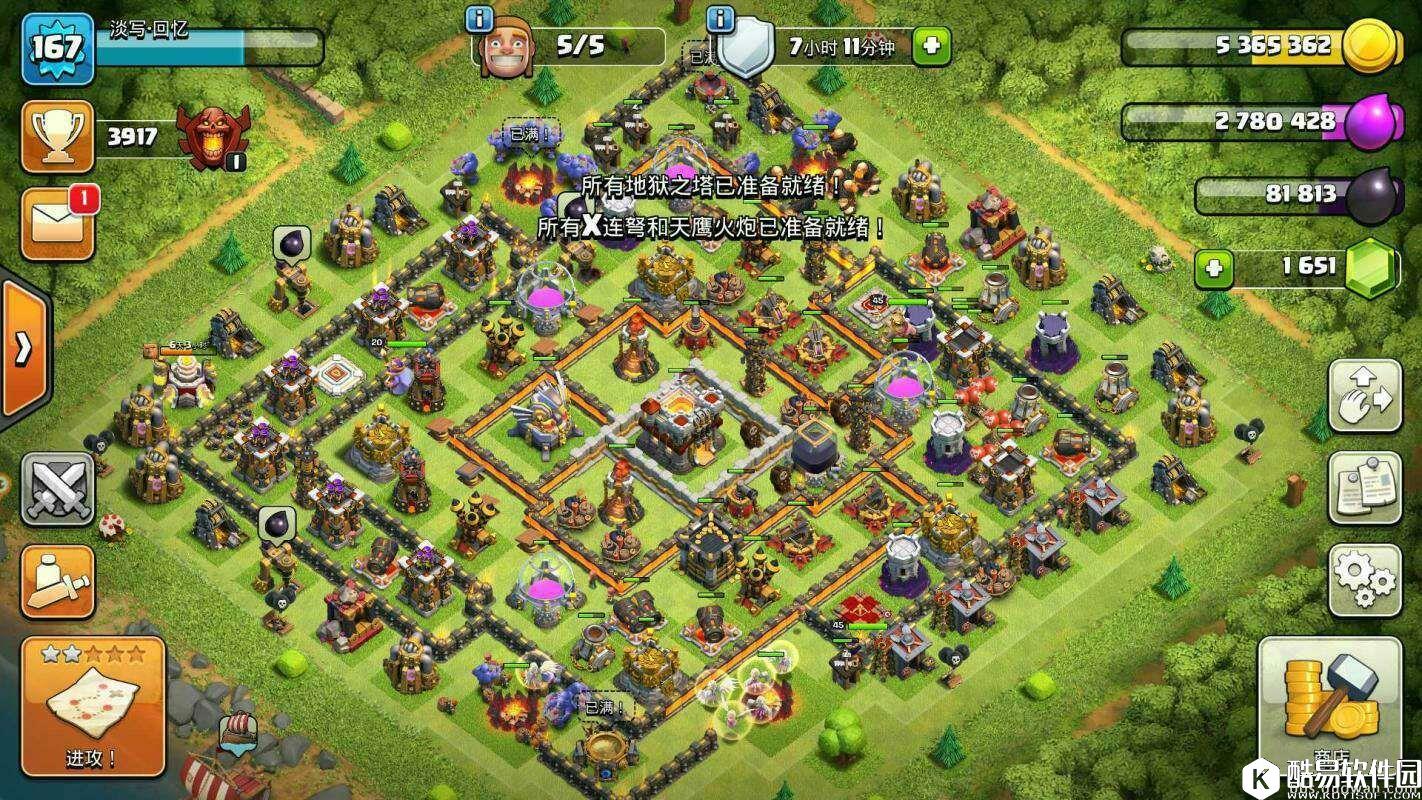Open the crossed swords clan war button
The image size is (1422, 800).
[x=57, y=489]
